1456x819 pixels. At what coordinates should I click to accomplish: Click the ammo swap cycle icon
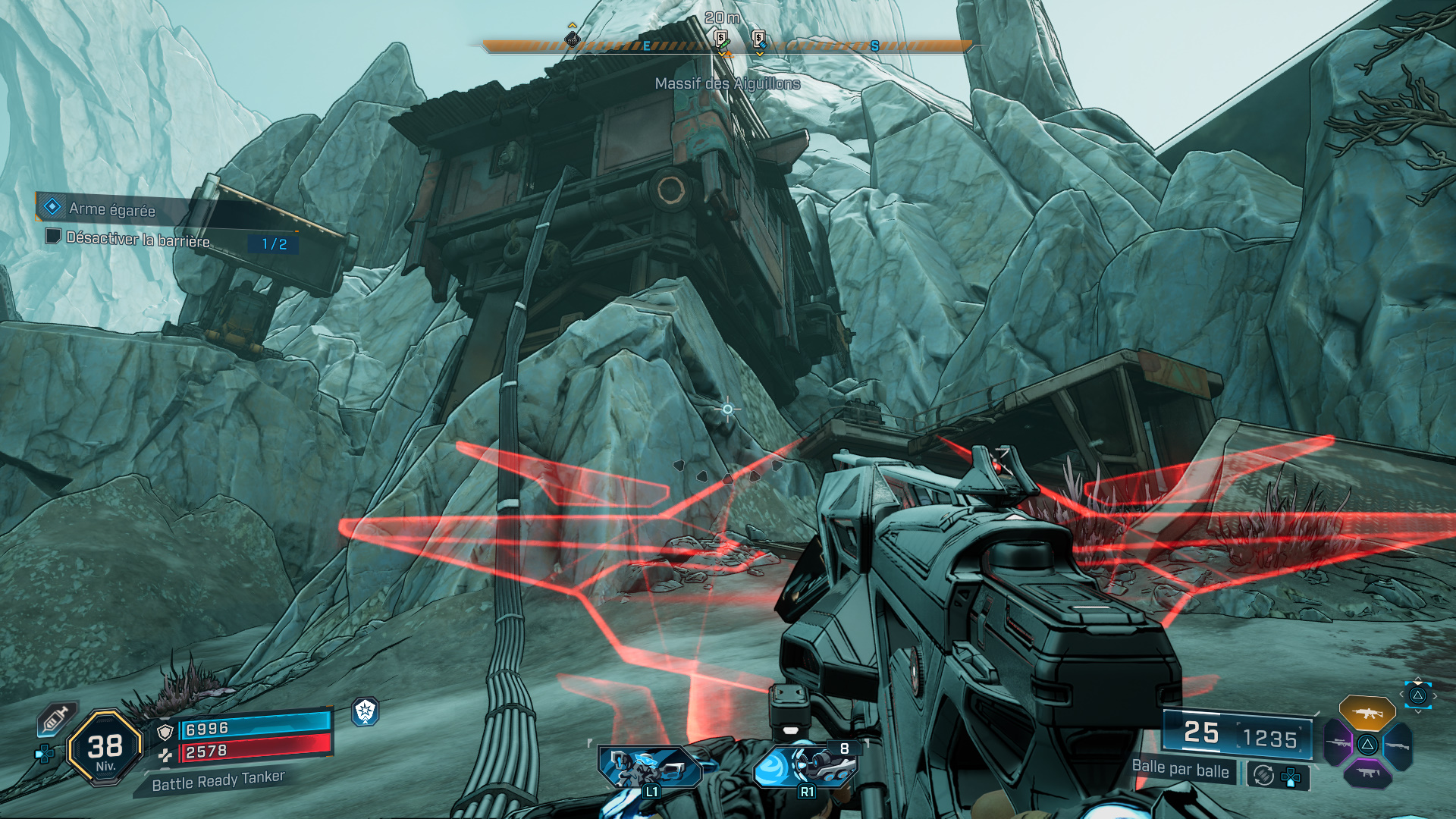1263,776
